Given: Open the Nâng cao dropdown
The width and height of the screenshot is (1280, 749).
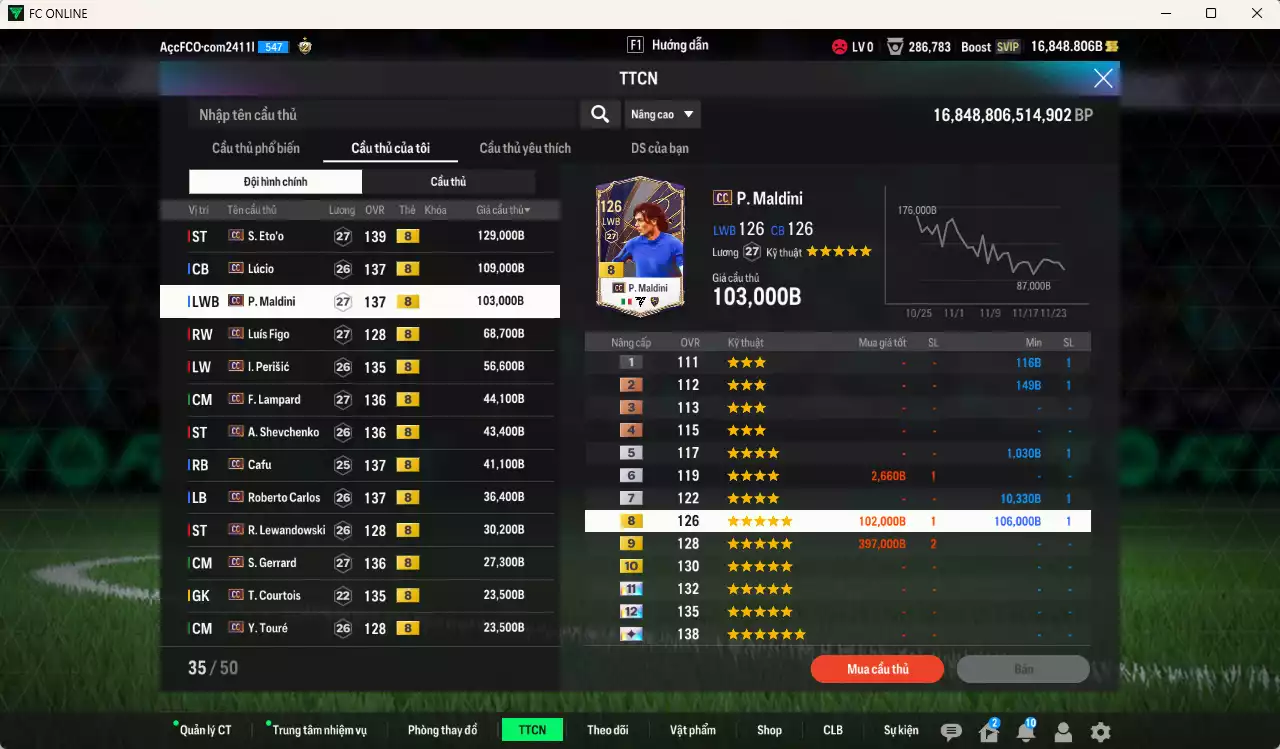Looking at the screenshot, I should pos(662,114).
